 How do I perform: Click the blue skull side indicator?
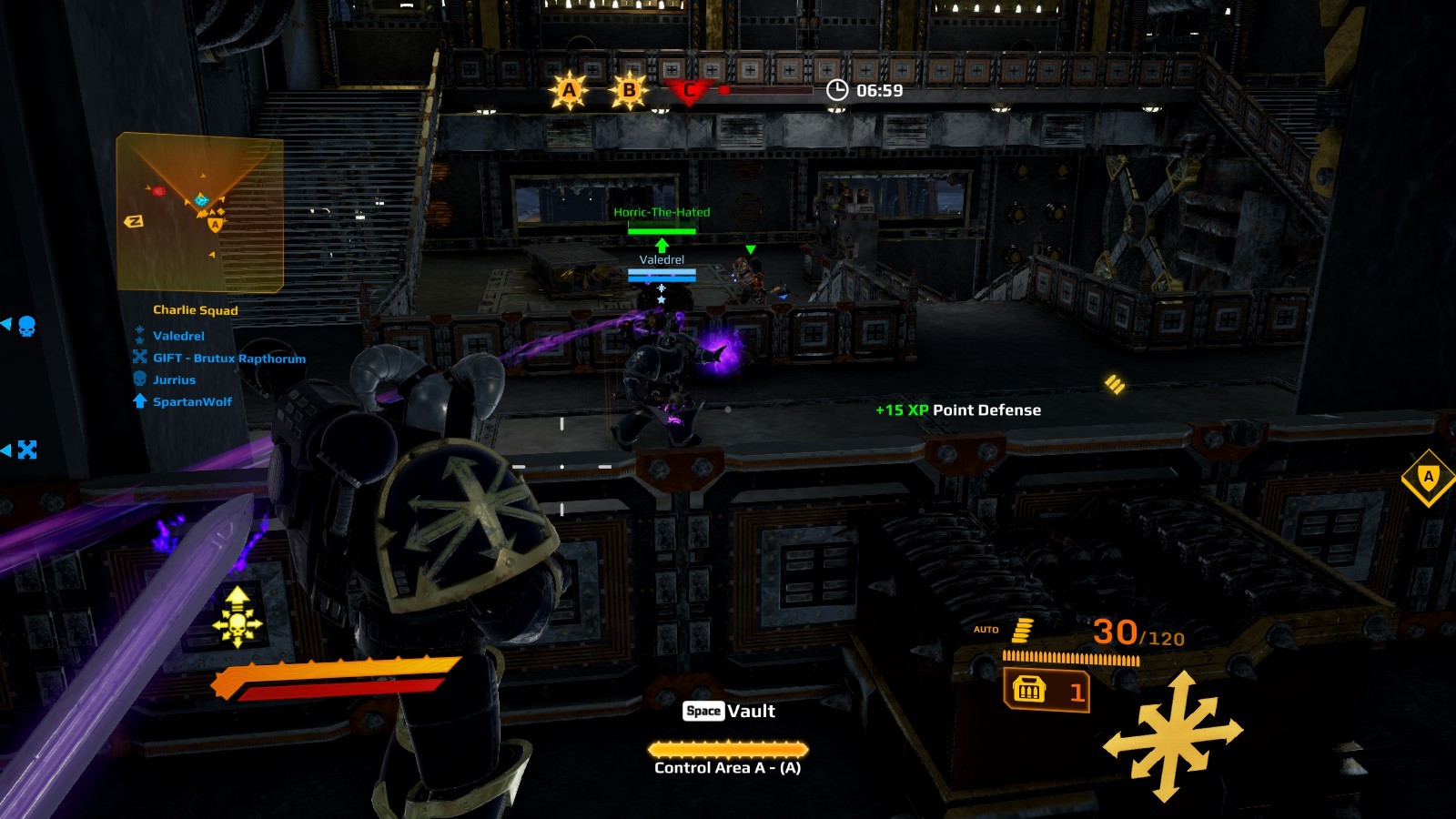click(26, 326)
